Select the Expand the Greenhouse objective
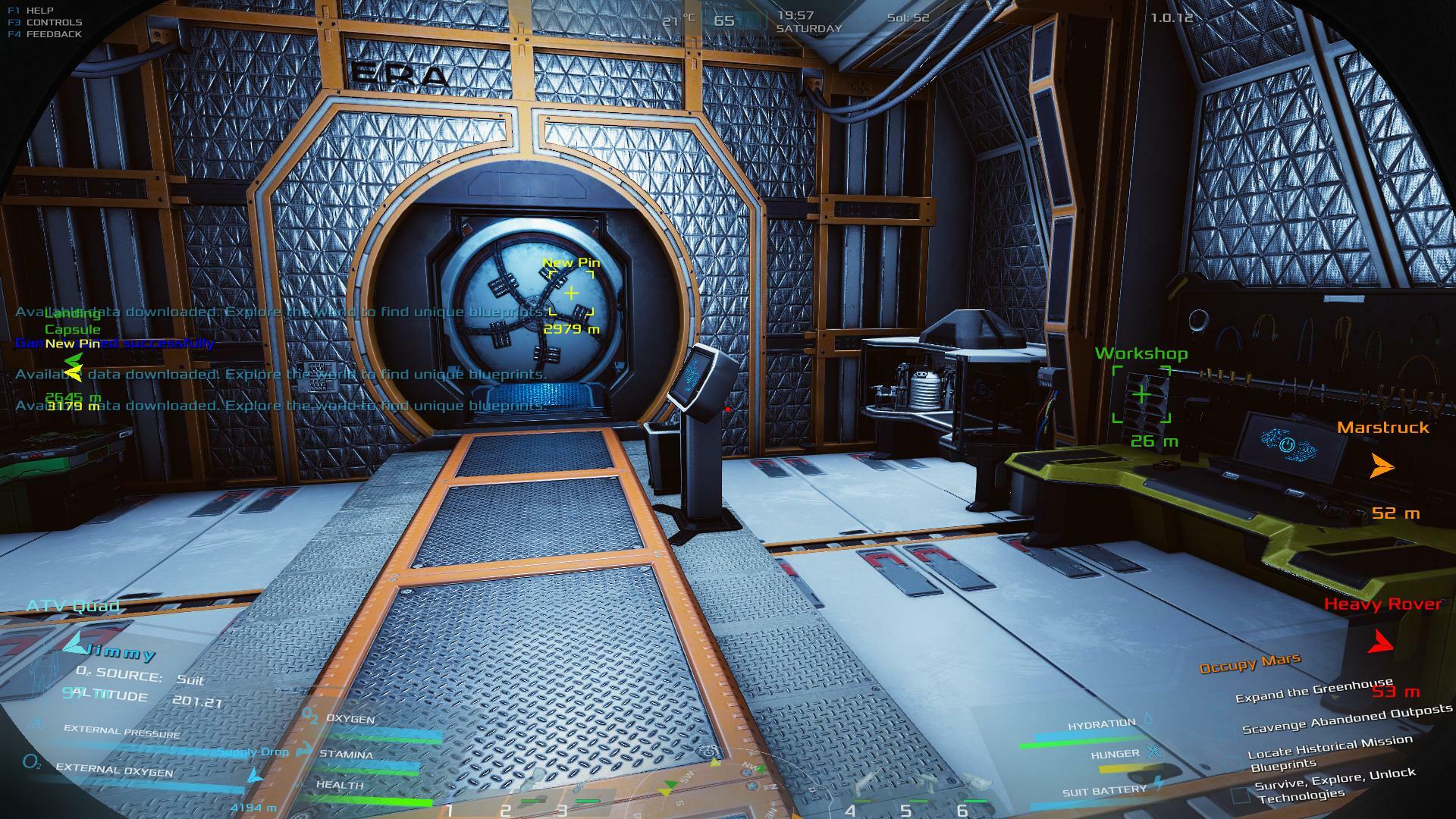 pyautogui.click(x=1314, y=692)
